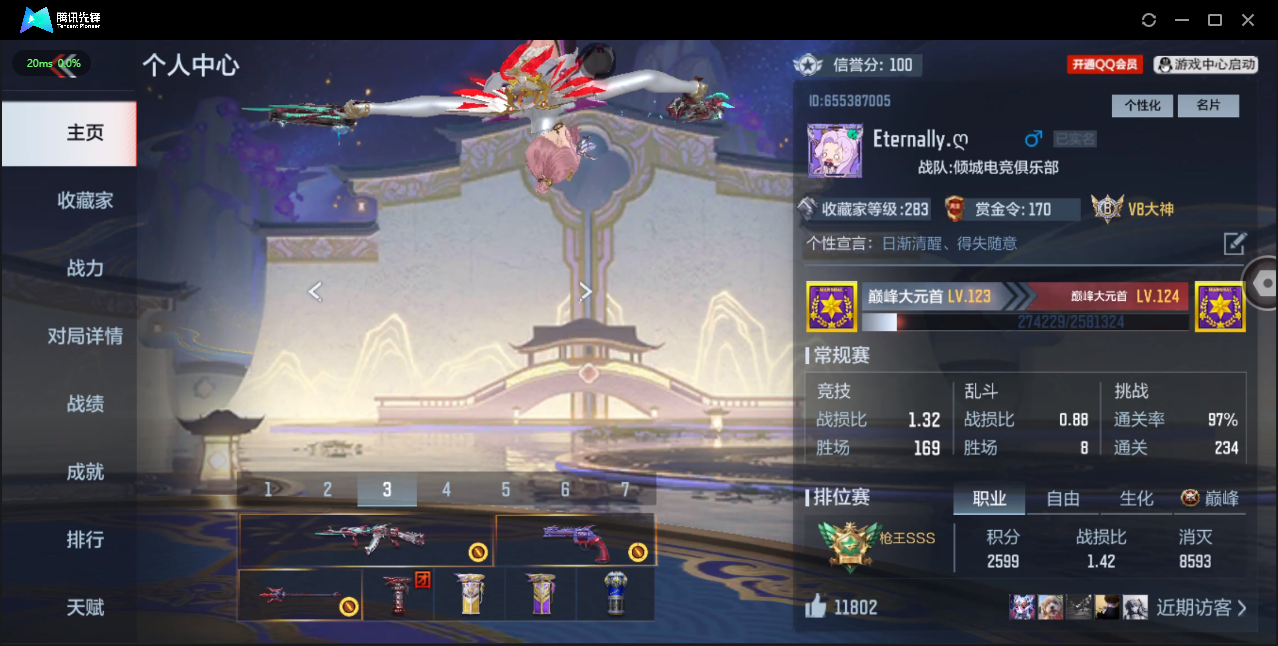Switch to loadout tab 1

[268, 490]
